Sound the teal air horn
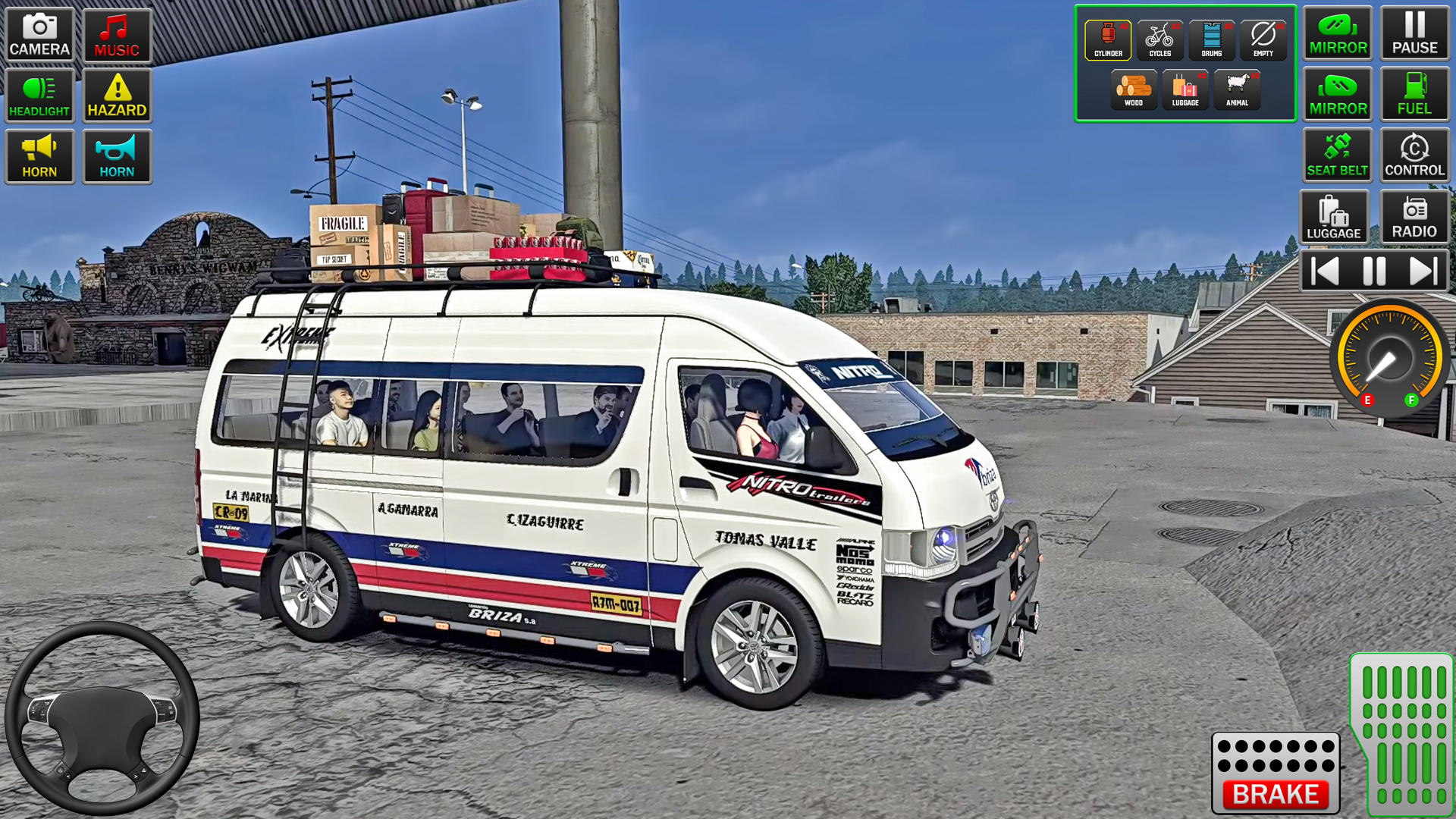This screenshot has width=1456, height=819. click(x=118, y=156)
